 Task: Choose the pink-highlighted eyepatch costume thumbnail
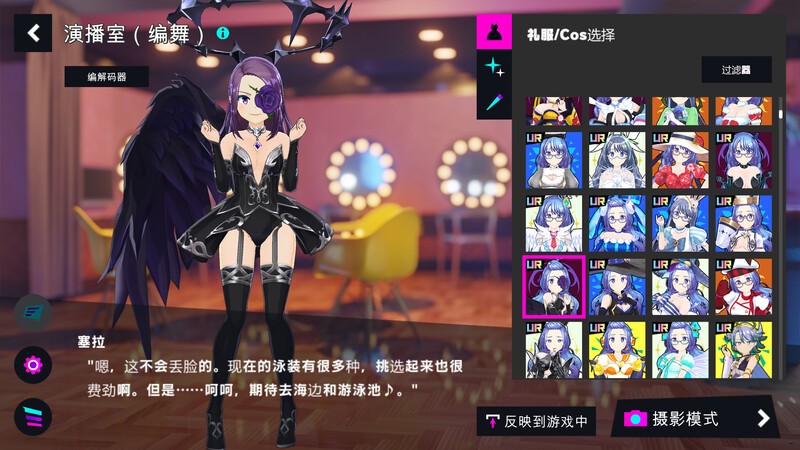pos(553,287)
